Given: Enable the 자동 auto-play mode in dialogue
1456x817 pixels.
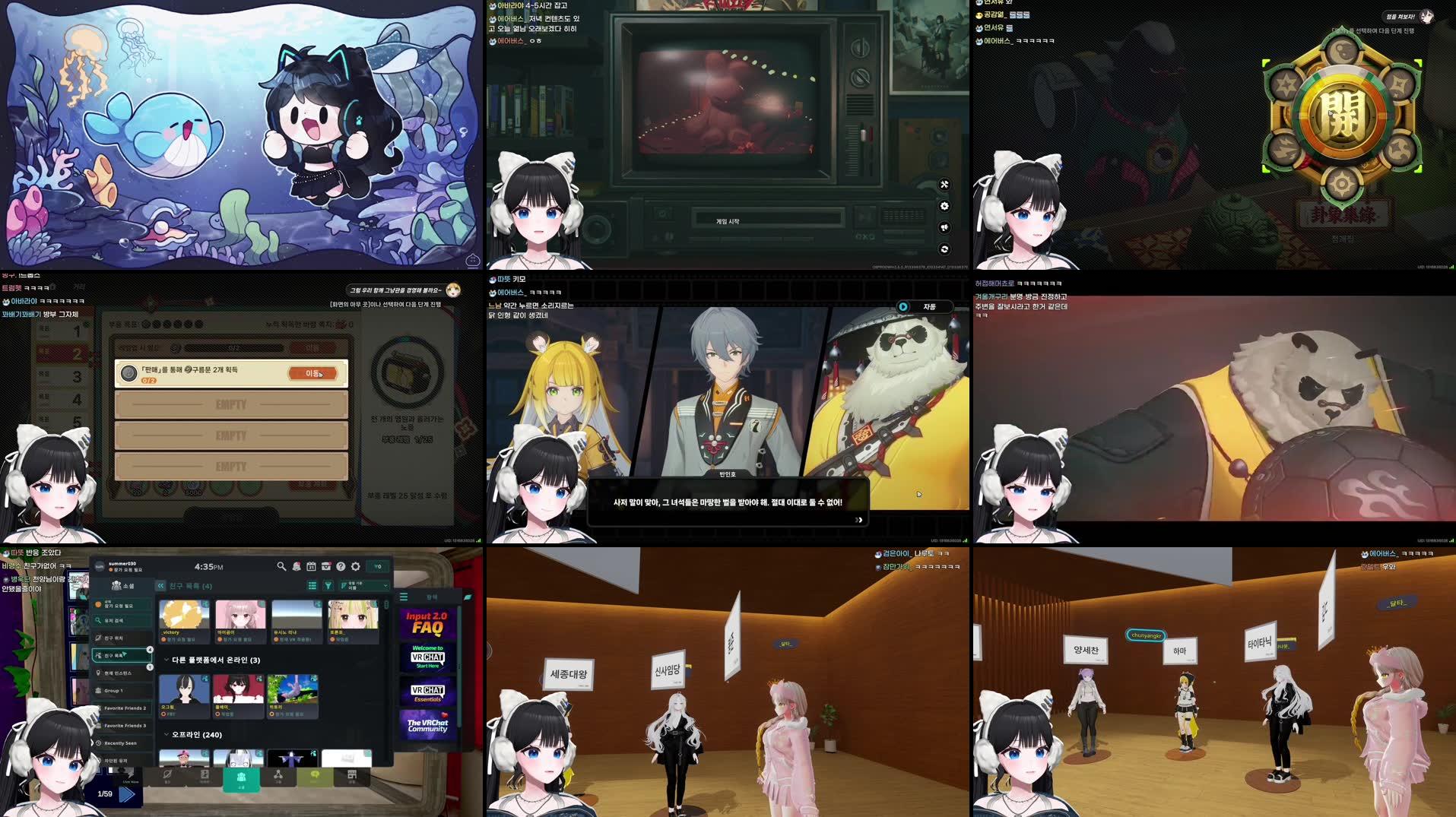Looking at the screenshot, I should coord(929,307).
